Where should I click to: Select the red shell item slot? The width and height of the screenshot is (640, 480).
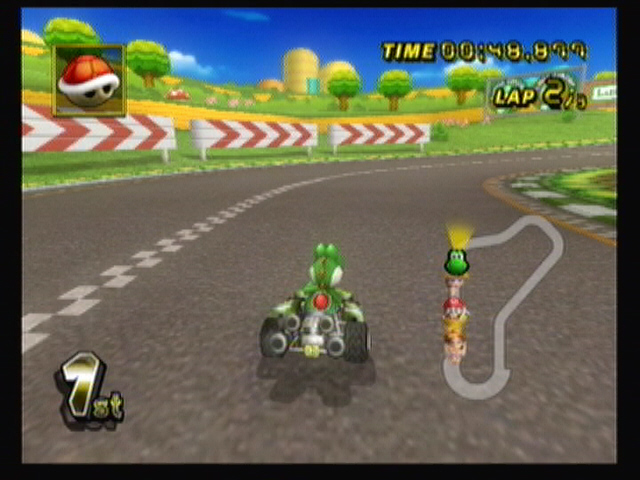point(89,80)
